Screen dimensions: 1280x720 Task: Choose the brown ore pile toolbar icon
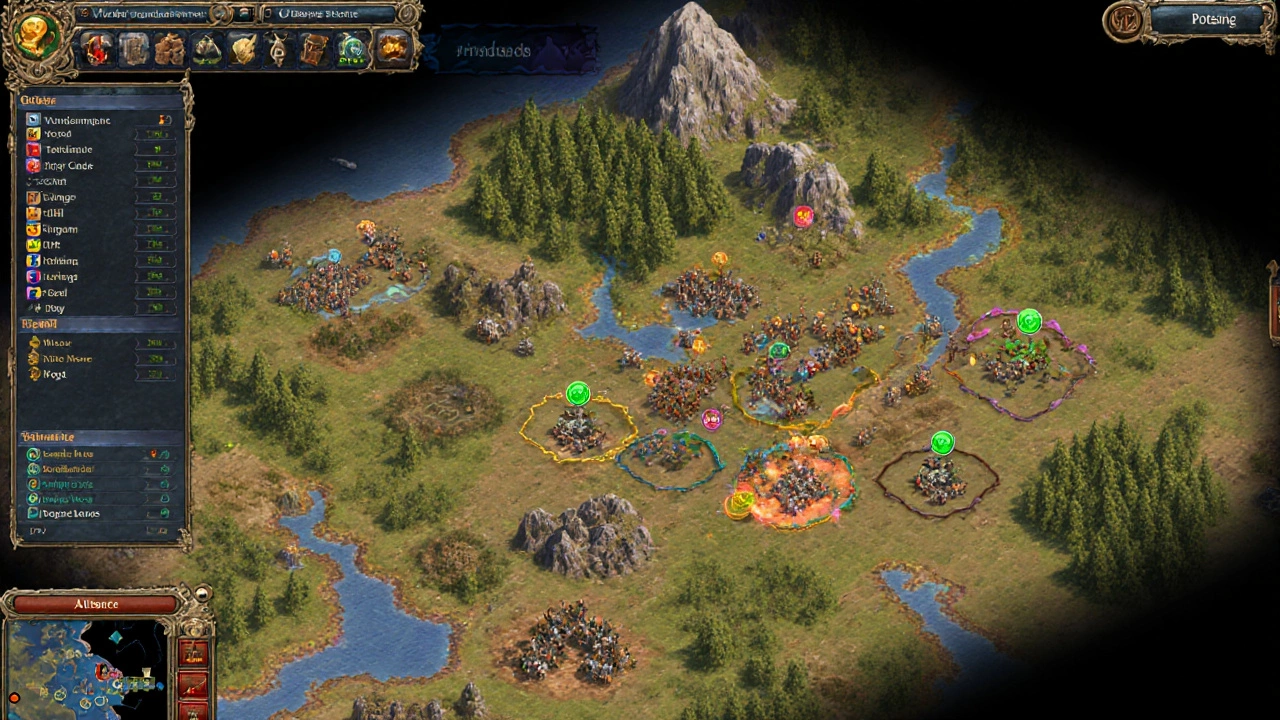click(170, 49)
